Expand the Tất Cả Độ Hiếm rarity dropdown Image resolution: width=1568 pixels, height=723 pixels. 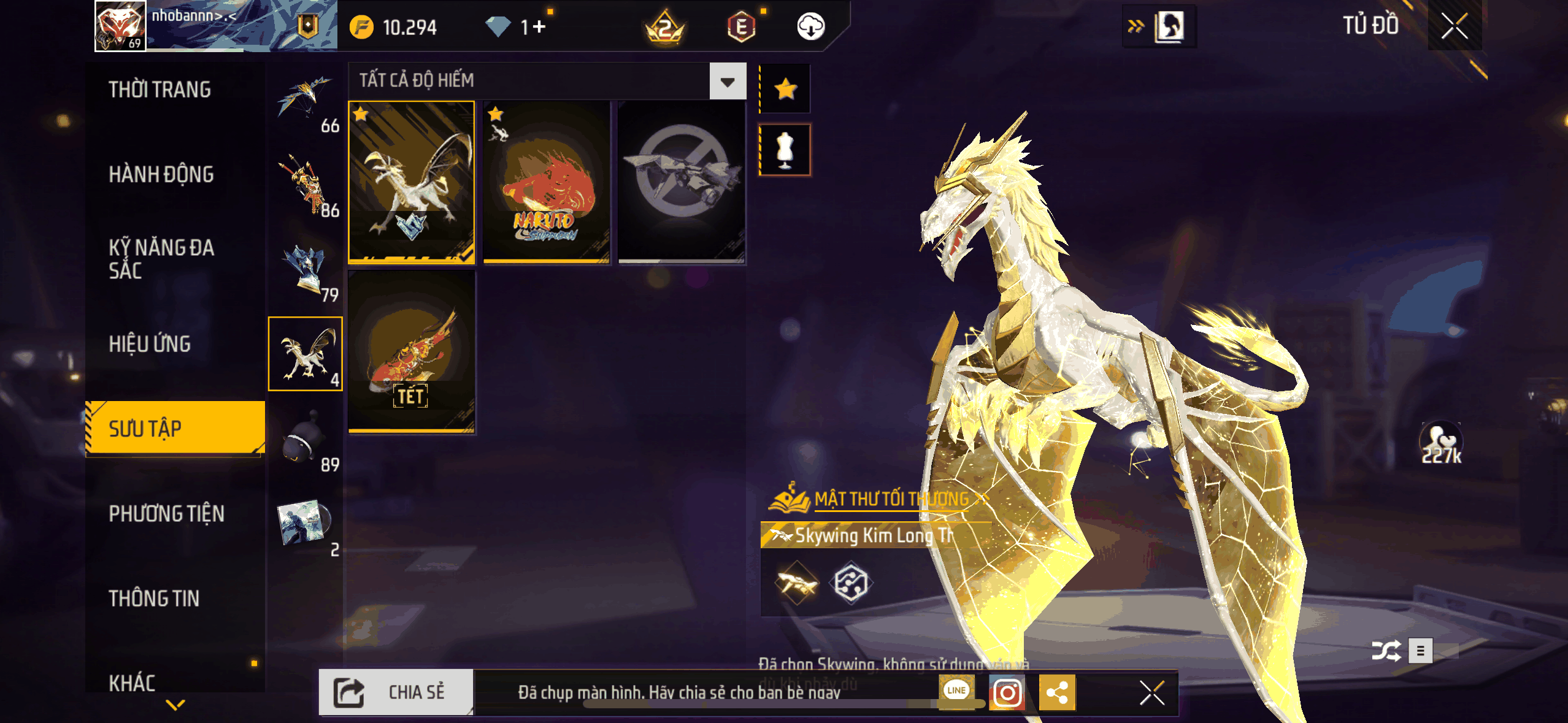(x=728, y=81)
